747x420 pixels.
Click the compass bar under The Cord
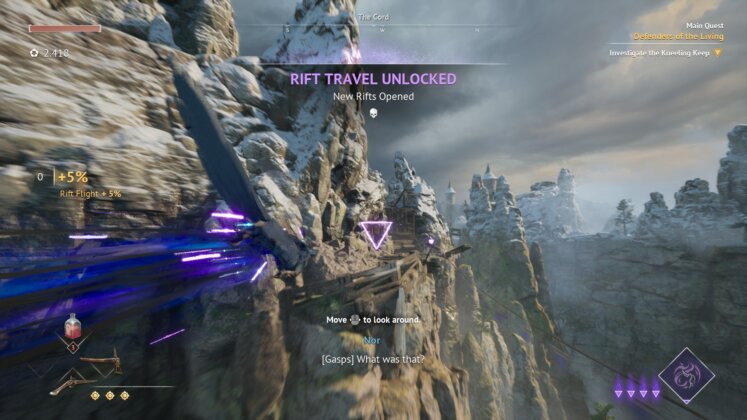(373, 30)
